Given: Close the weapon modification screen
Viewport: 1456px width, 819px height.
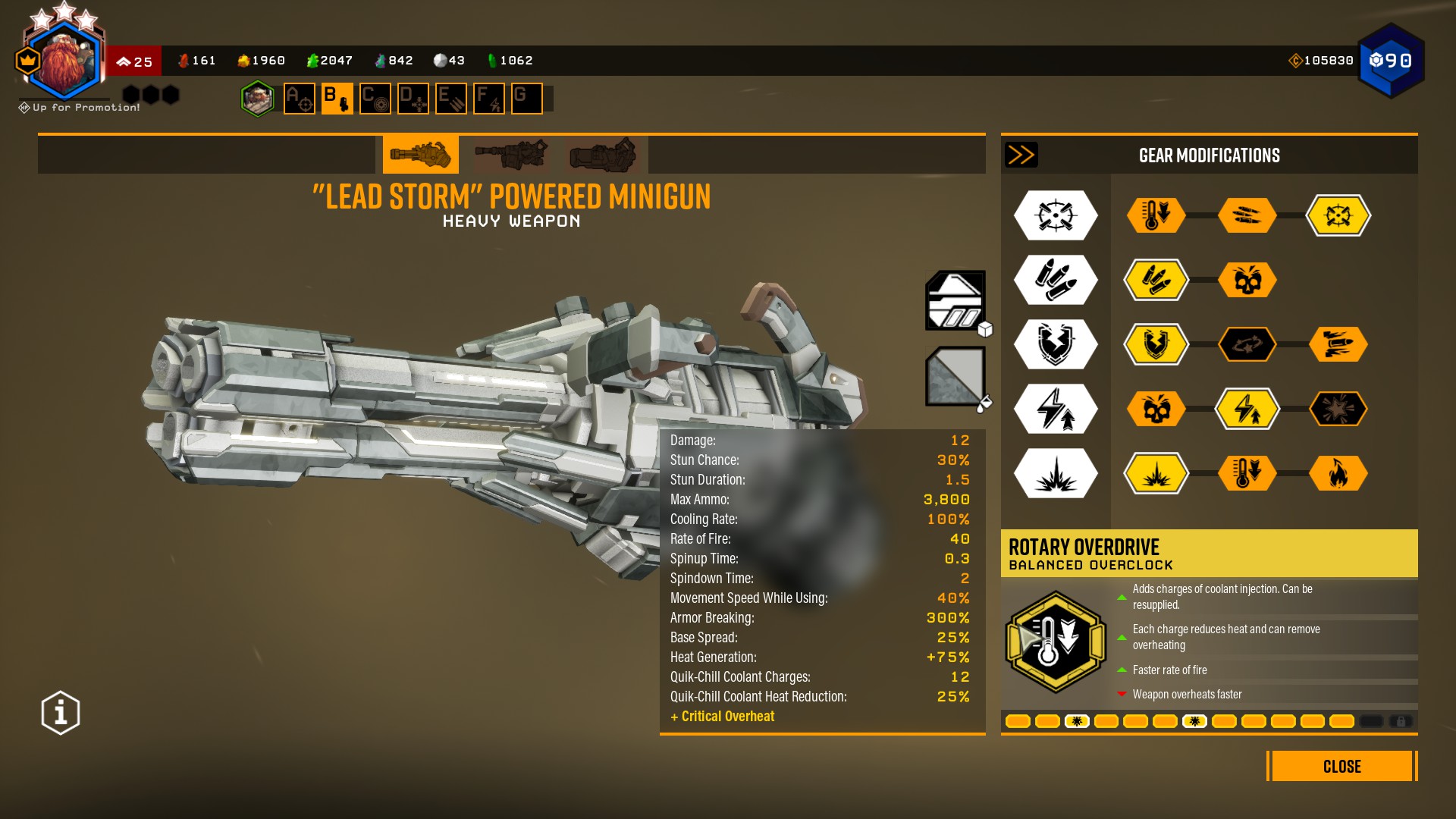Looking at the screenshot, I should (1341, 766).
